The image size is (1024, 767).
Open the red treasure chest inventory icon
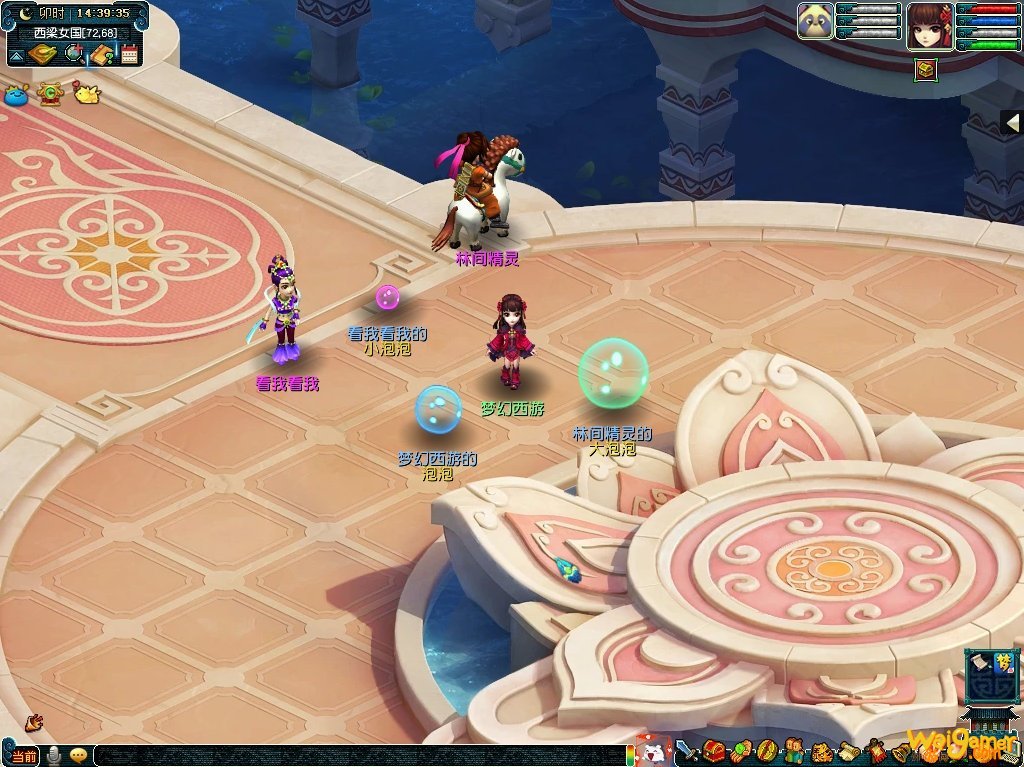coord(713,751)
